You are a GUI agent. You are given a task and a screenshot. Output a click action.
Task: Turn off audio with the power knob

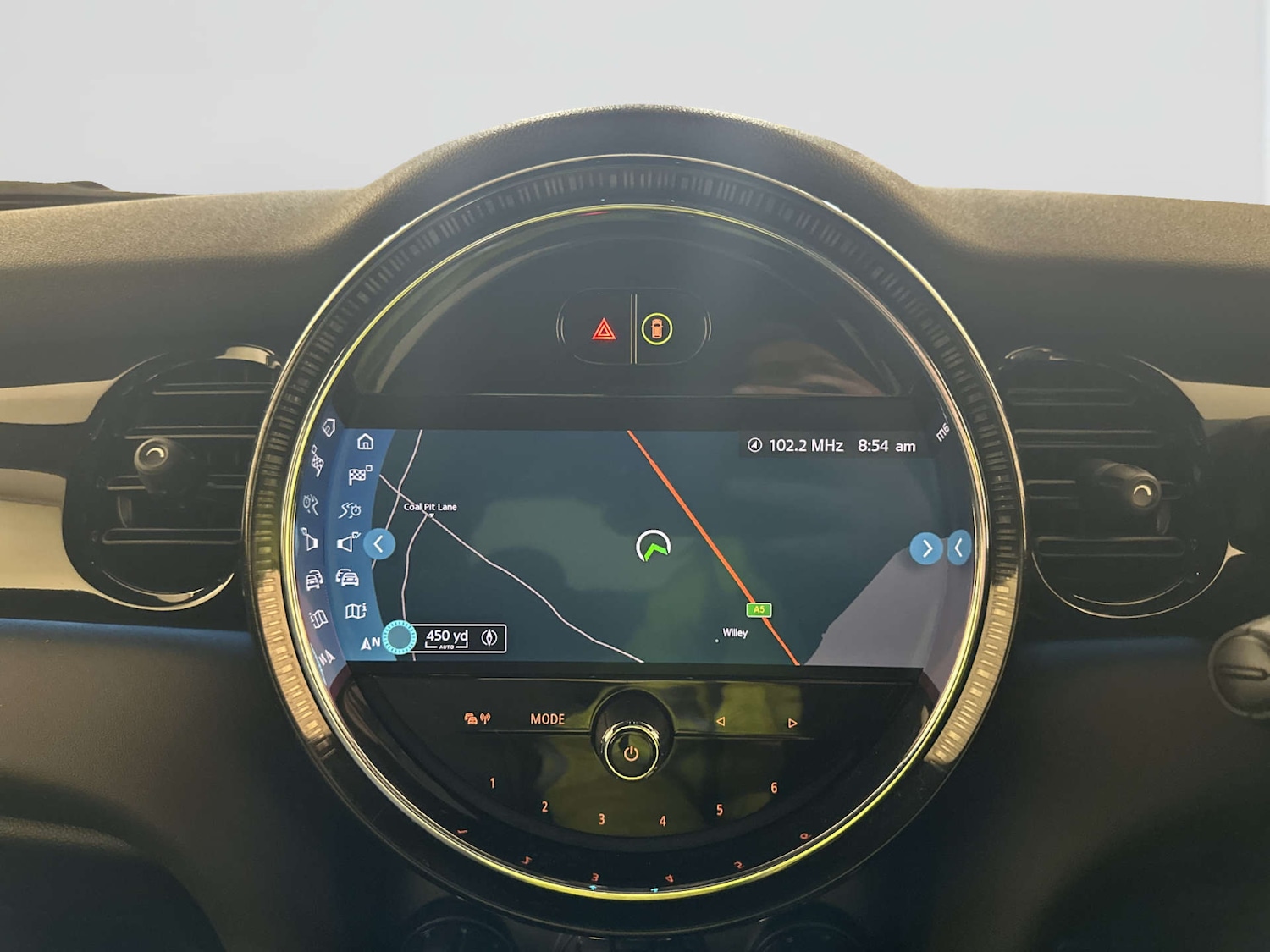coord(632,751)
